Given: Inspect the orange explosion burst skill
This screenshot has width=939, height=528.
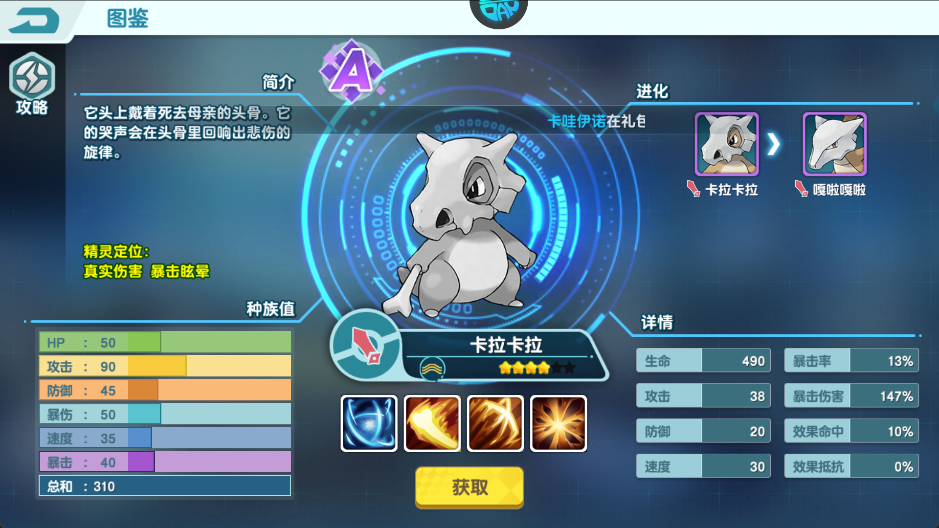Looking at the screenshot, I should [x=558, y=423].
